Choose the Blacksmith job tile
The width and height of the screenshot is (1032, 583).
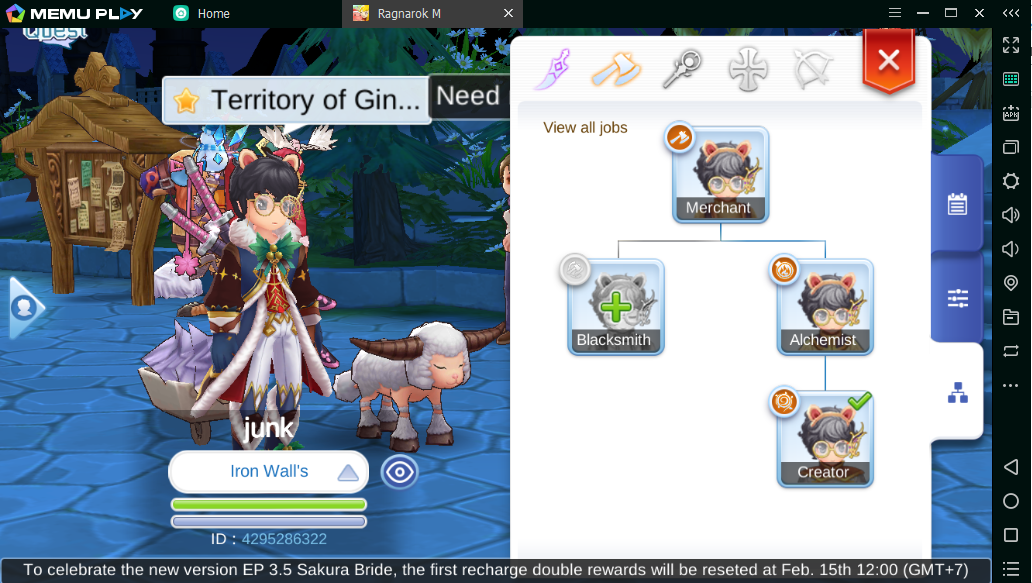[615, 306]
